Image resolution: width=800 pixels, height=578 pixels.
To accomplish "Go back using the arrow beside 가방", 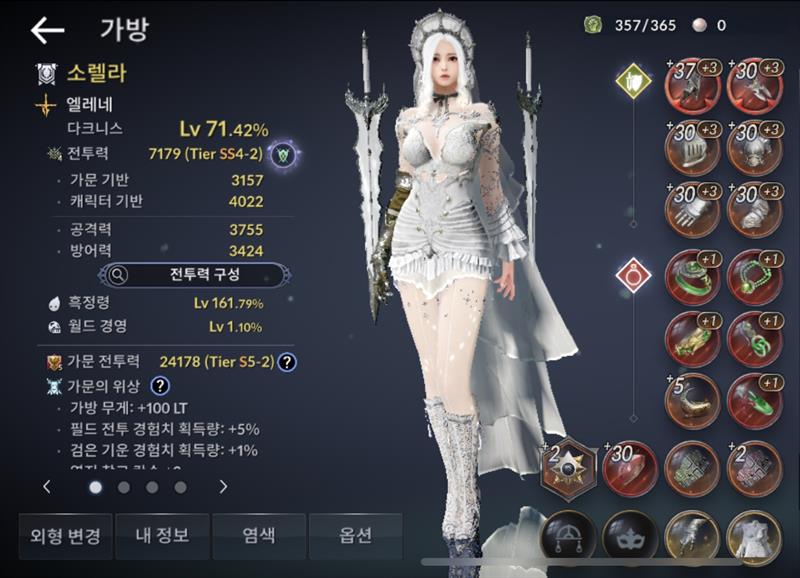I will pos(47,31).
